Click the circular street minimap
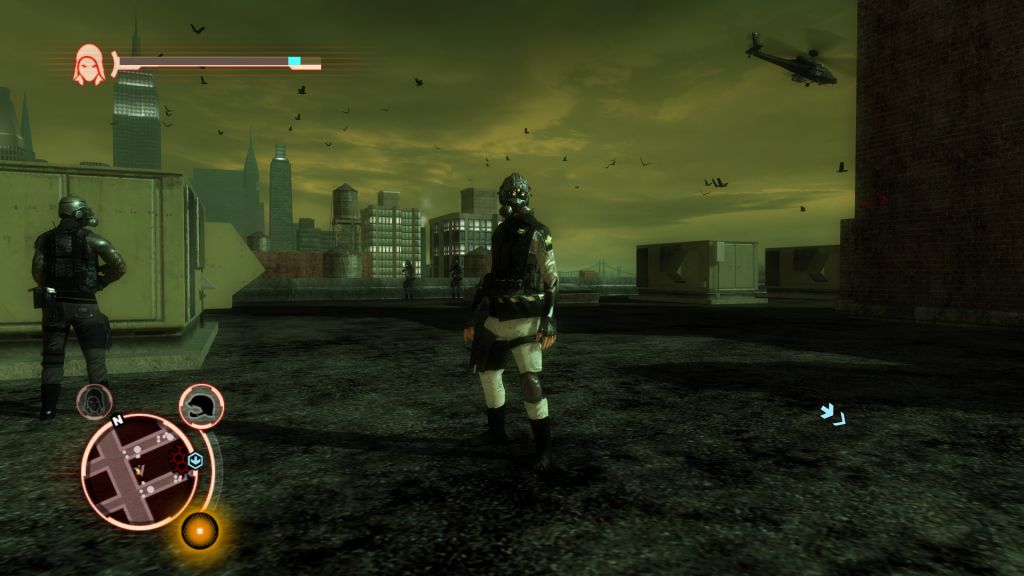 (x=140, y=470)
